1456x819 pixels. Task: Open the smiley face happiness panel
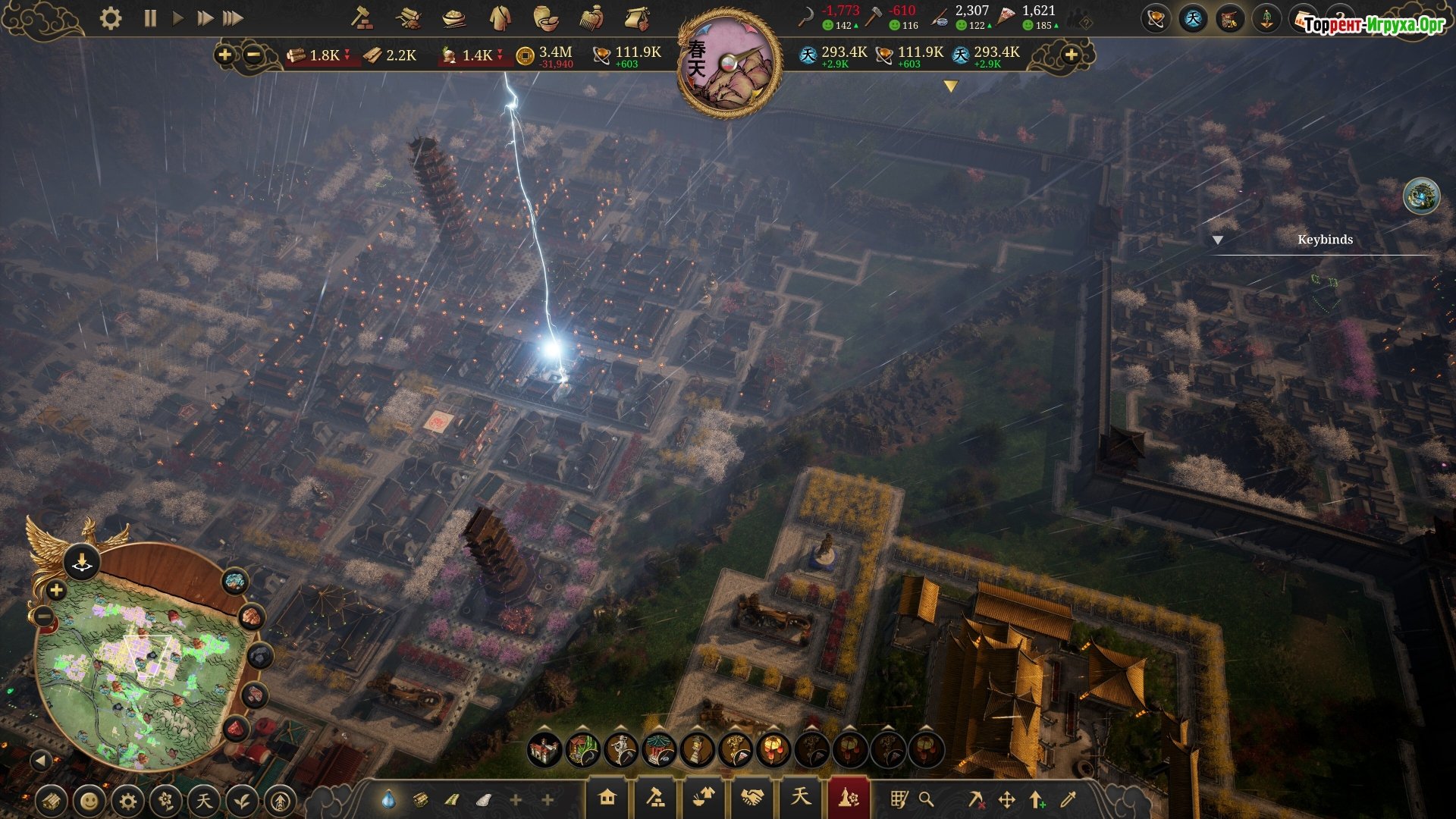(89, 801)
